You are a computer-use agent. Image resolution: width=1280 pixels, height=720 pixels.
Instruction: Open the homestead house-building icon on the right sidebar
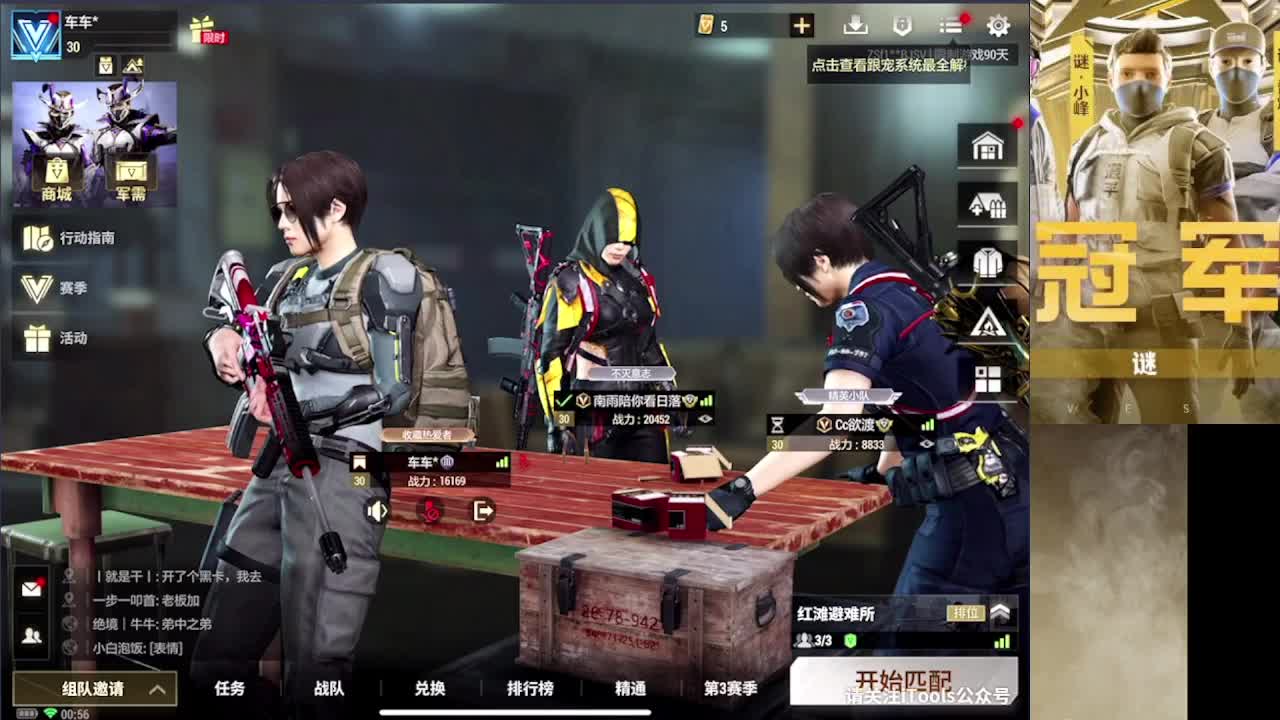tap(986, 202)
